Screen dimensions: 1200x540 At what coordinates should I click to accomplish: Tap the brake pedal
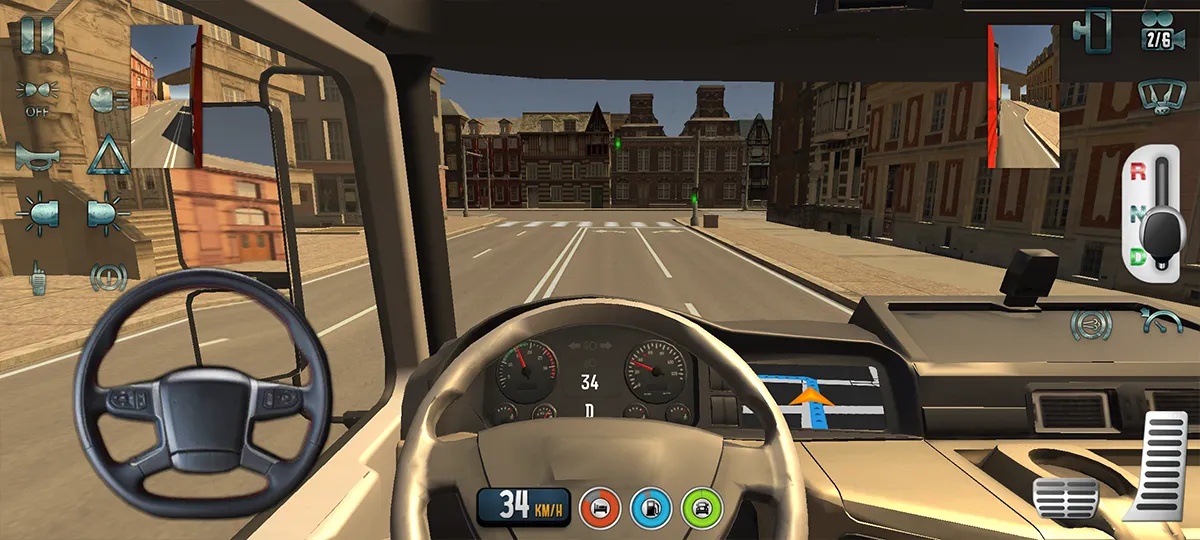(x=1064, y=497)
